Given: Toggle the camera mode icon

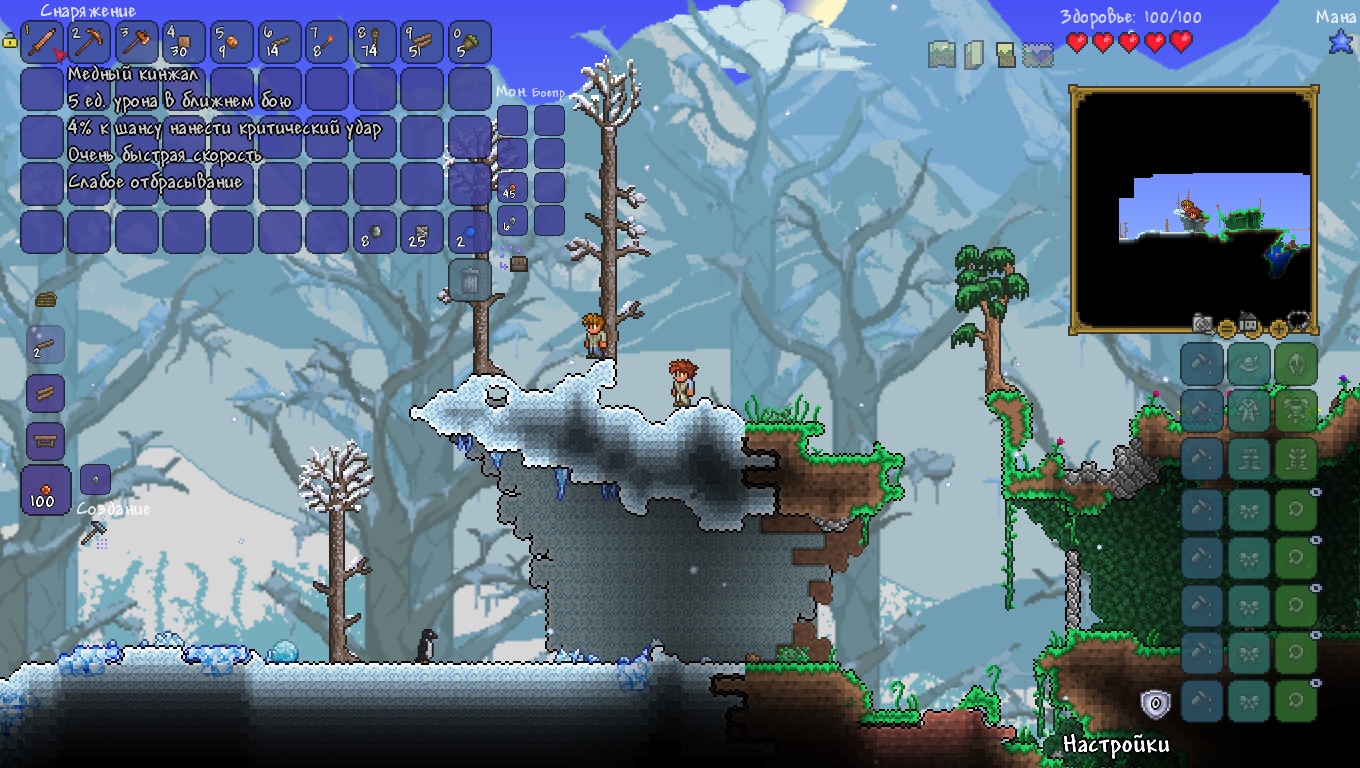Looking at the screenshot, I should [1203, 322].
